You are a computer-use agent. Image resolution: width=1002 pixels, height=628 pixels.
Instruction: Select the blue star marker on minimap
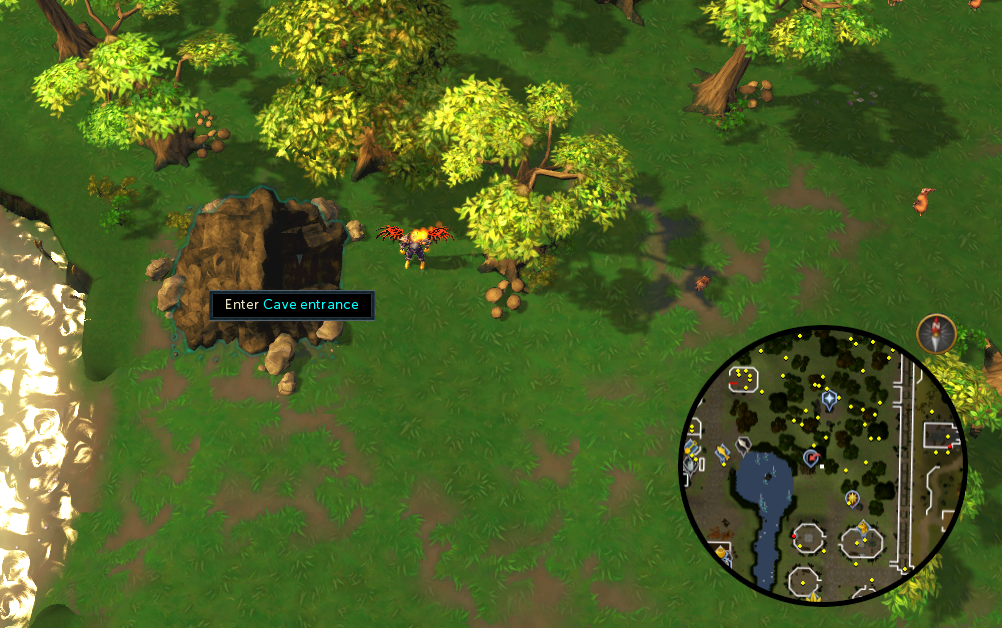(x=829, y=401)
